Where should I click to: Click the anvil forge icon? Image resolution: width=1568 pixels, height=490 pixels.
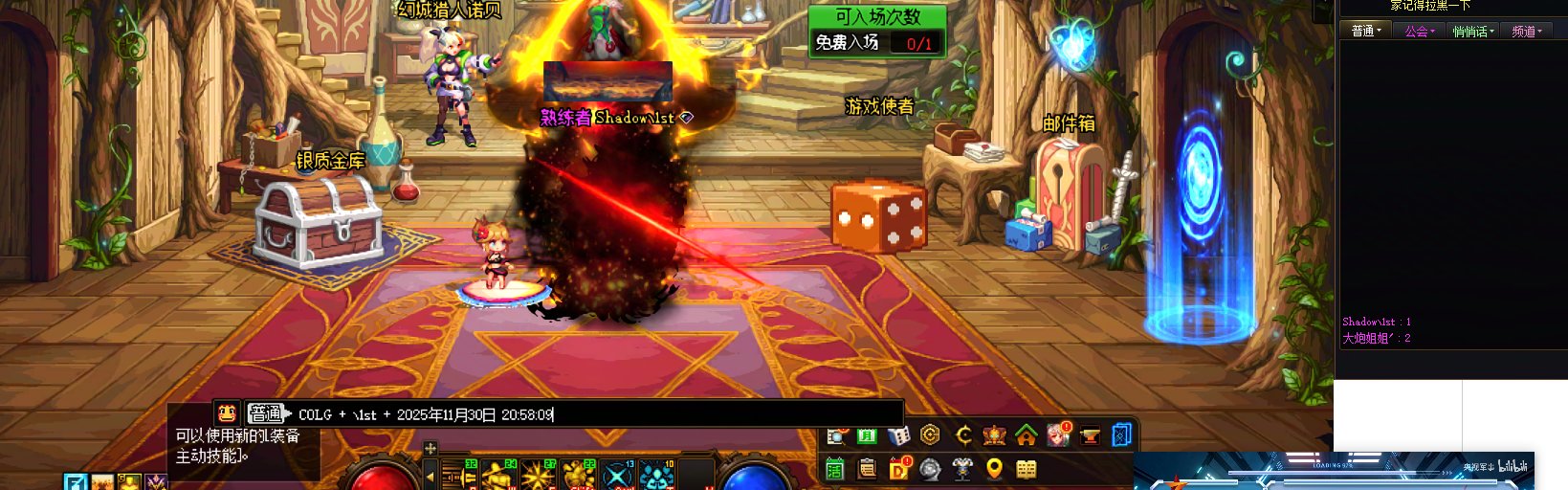tap(1090, 436)
